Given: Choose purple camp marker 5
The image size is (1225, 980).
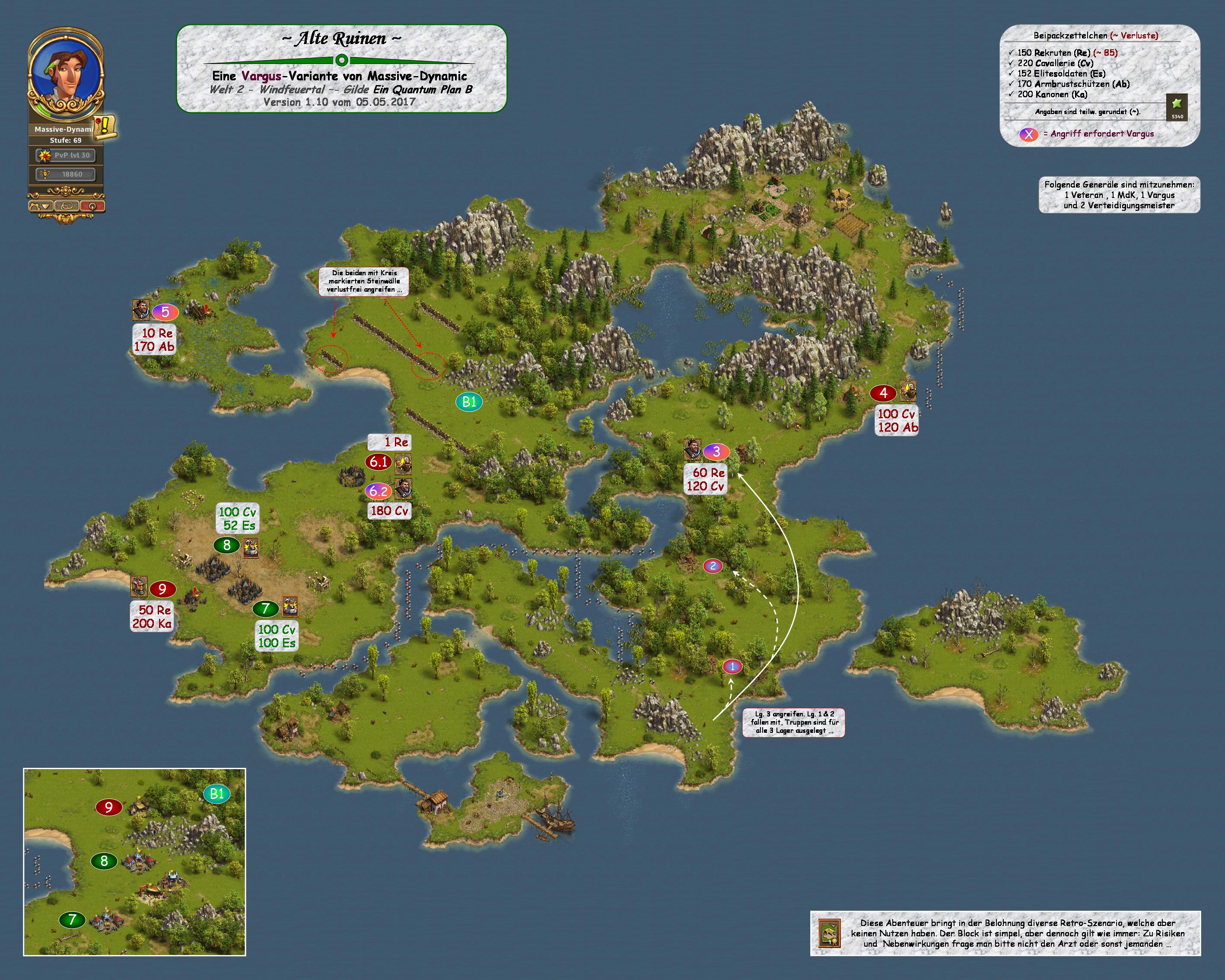Looking at the screenshot, I should [165, 312].
